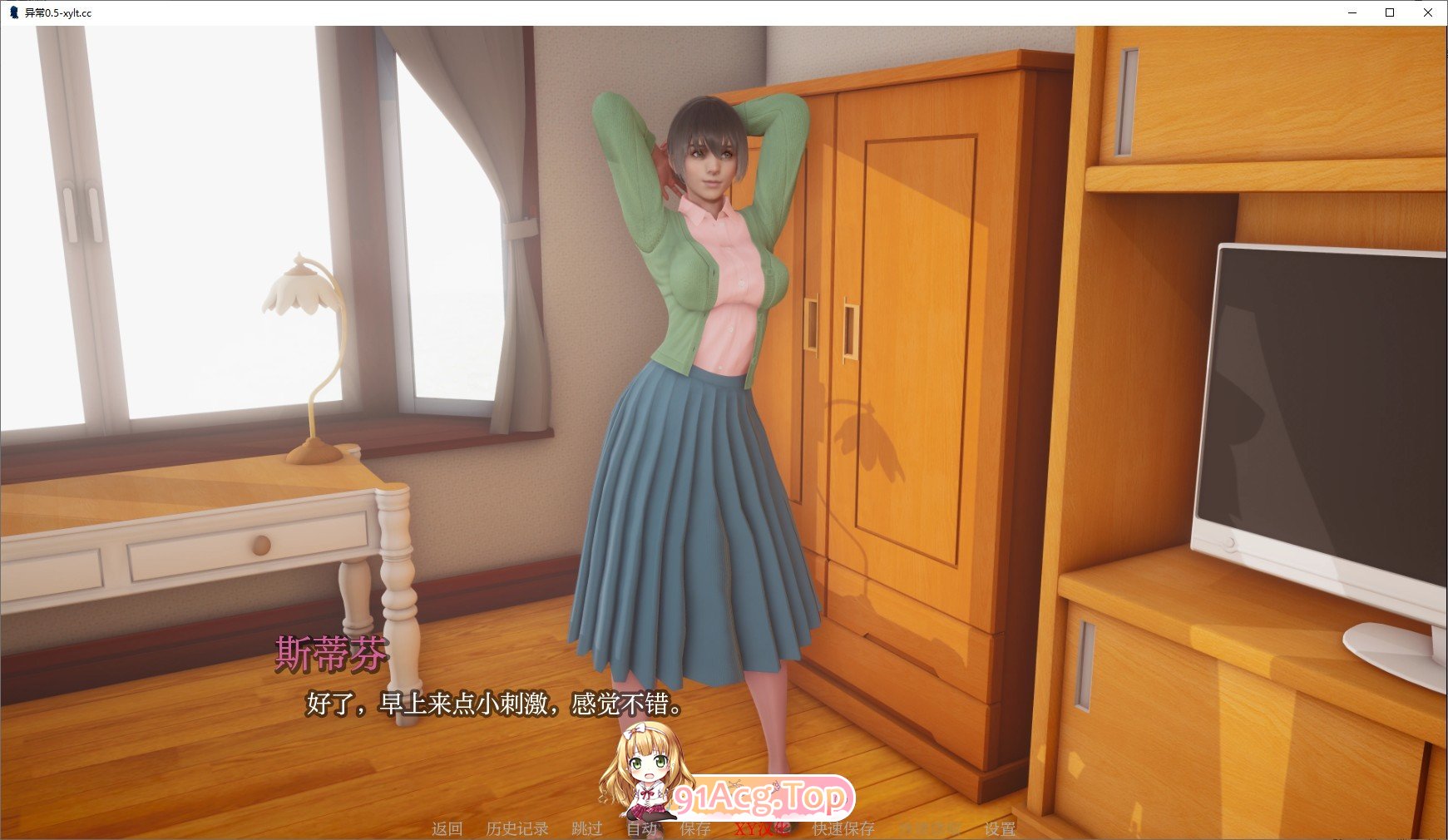
Task: Maximize the game window
Action: click(1388, 13)
